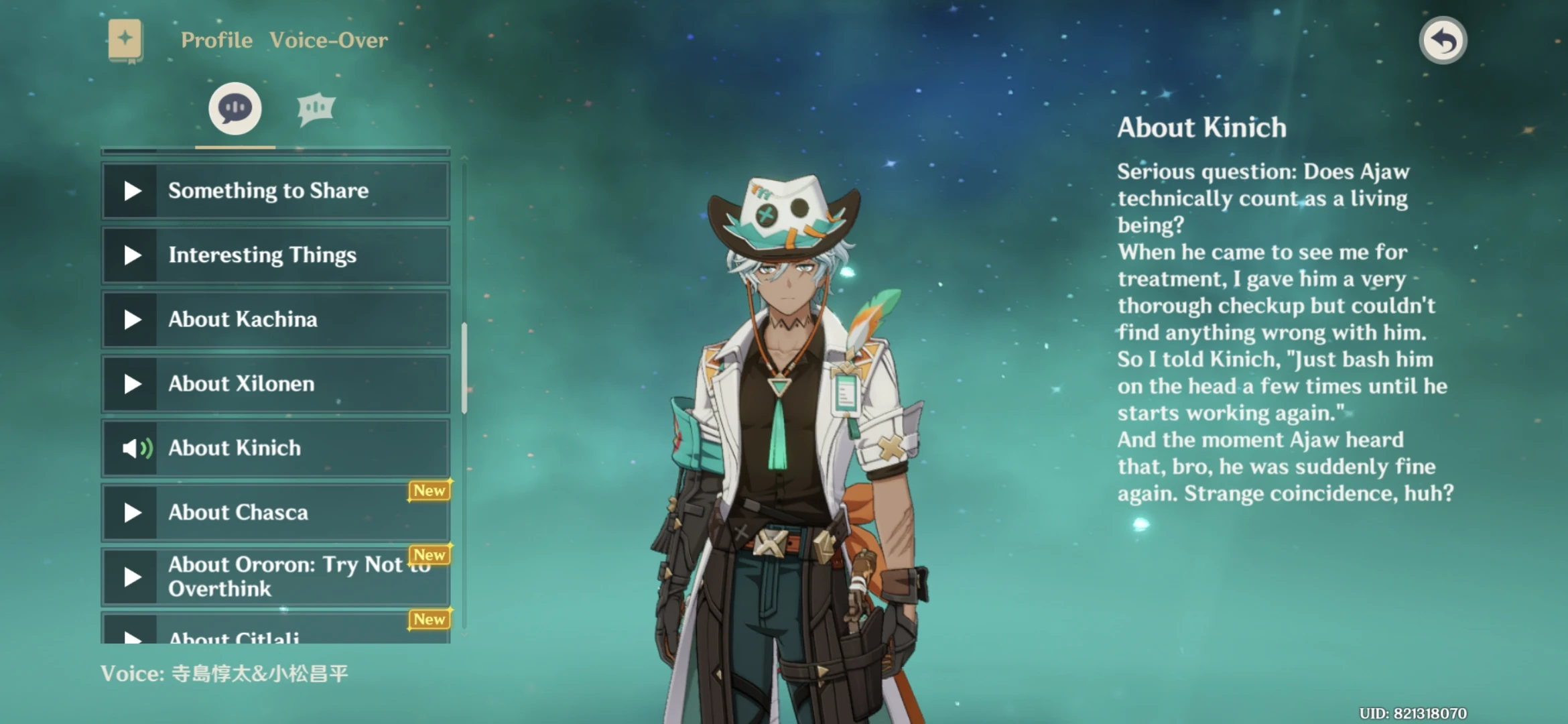Select the "About Kachina" voice line

[275, 320]
